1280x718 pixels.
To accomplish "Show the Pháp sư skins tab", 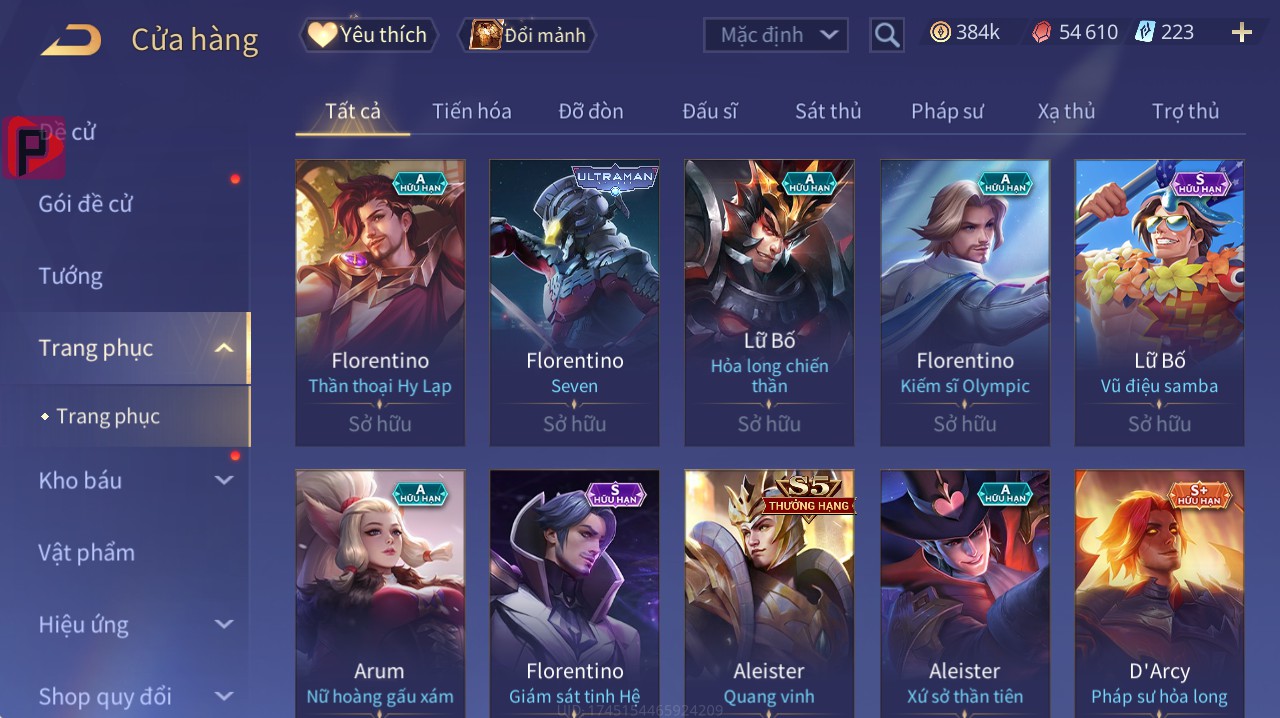I will click(x=947, y=111).
